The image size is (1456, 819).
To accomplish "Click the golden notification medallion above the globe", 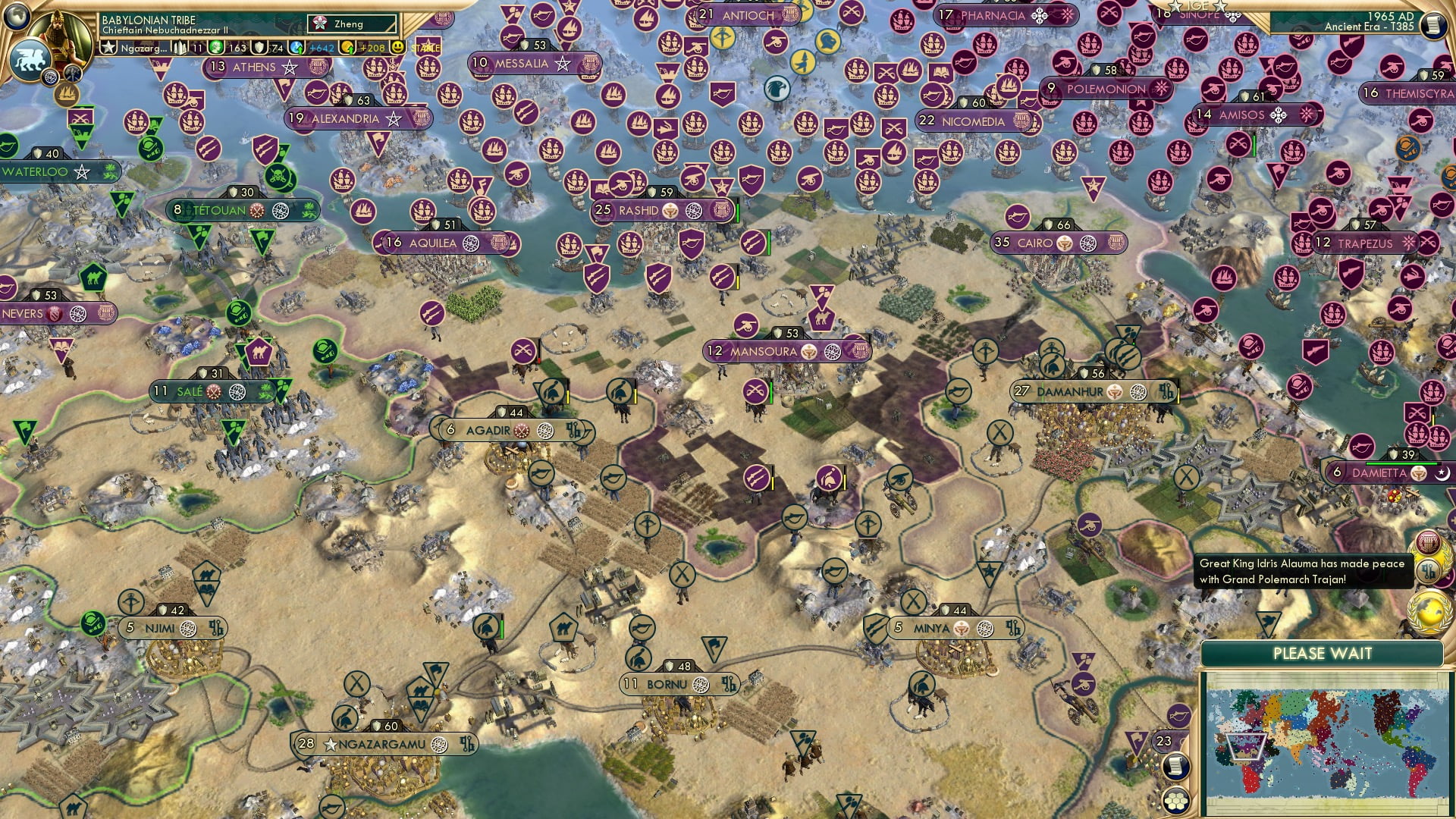I will (x=1429, y=569).
